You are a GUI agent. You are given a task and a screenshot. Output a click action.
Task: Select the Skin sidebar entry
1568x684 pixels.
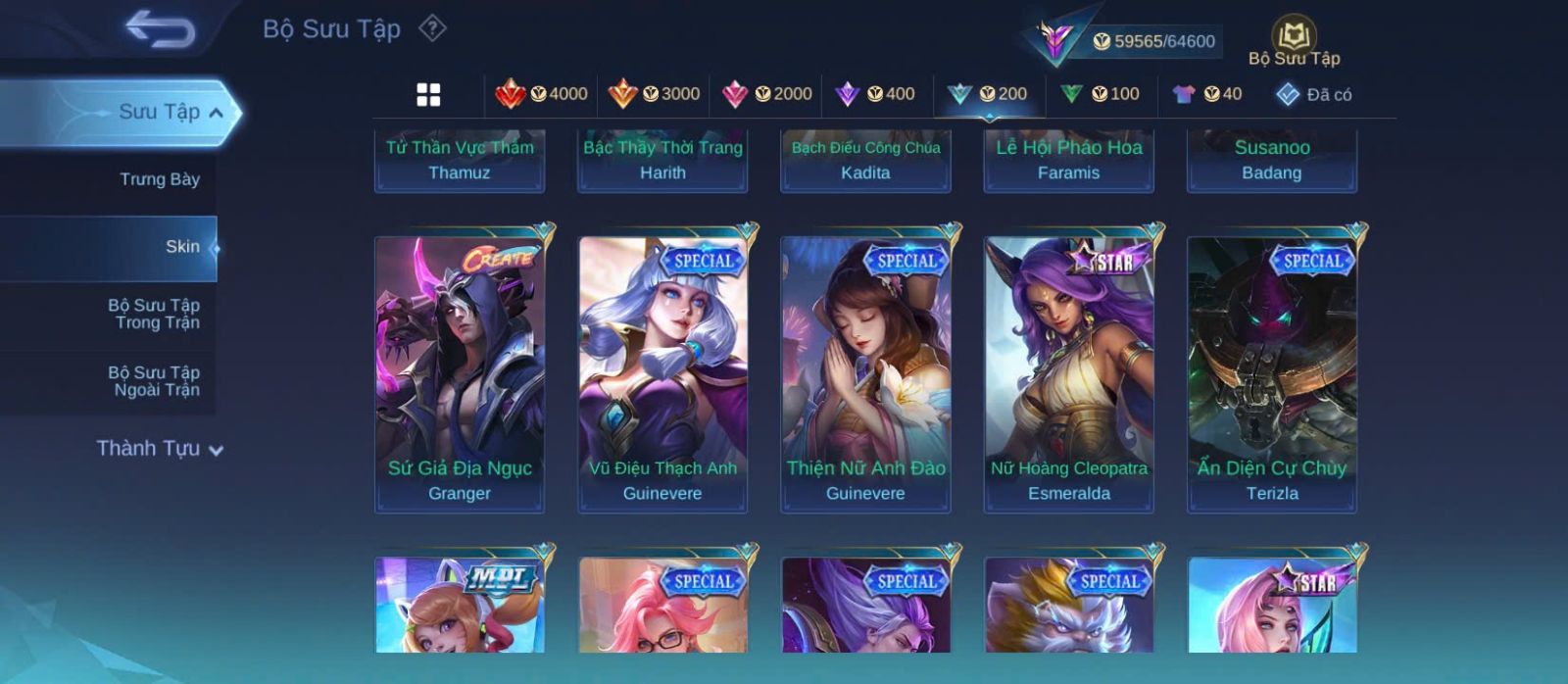(x=181, y=247)
